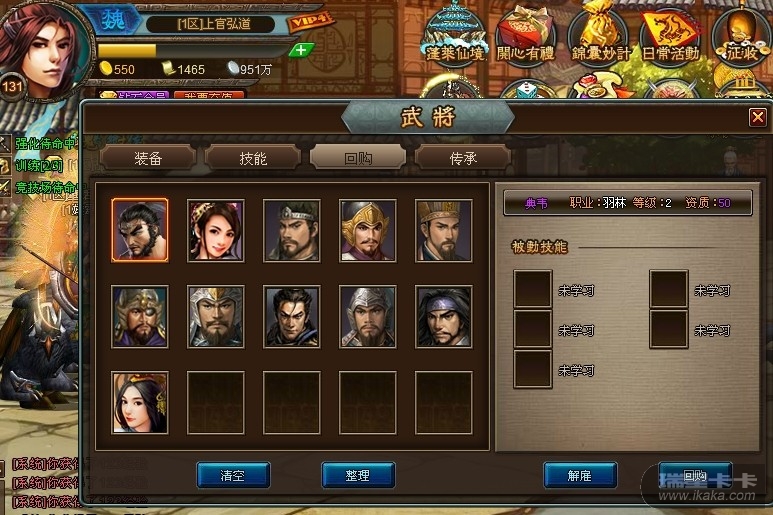Image resolution: width=773 pixels, height=515 pixels.
Task: Pick the general wearing a golden winged helmet
Action: 368,230
